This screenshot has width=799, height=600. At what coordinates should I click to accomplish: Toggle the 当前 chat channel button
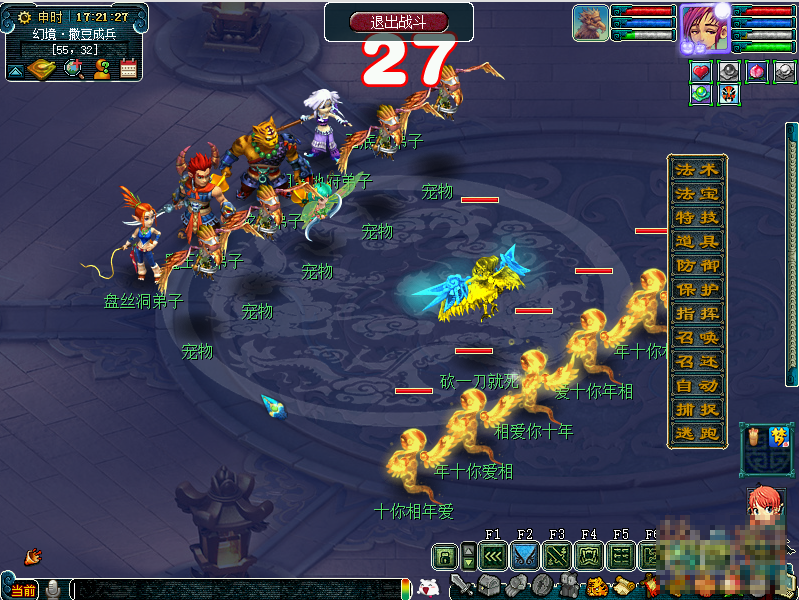(23, 590)
